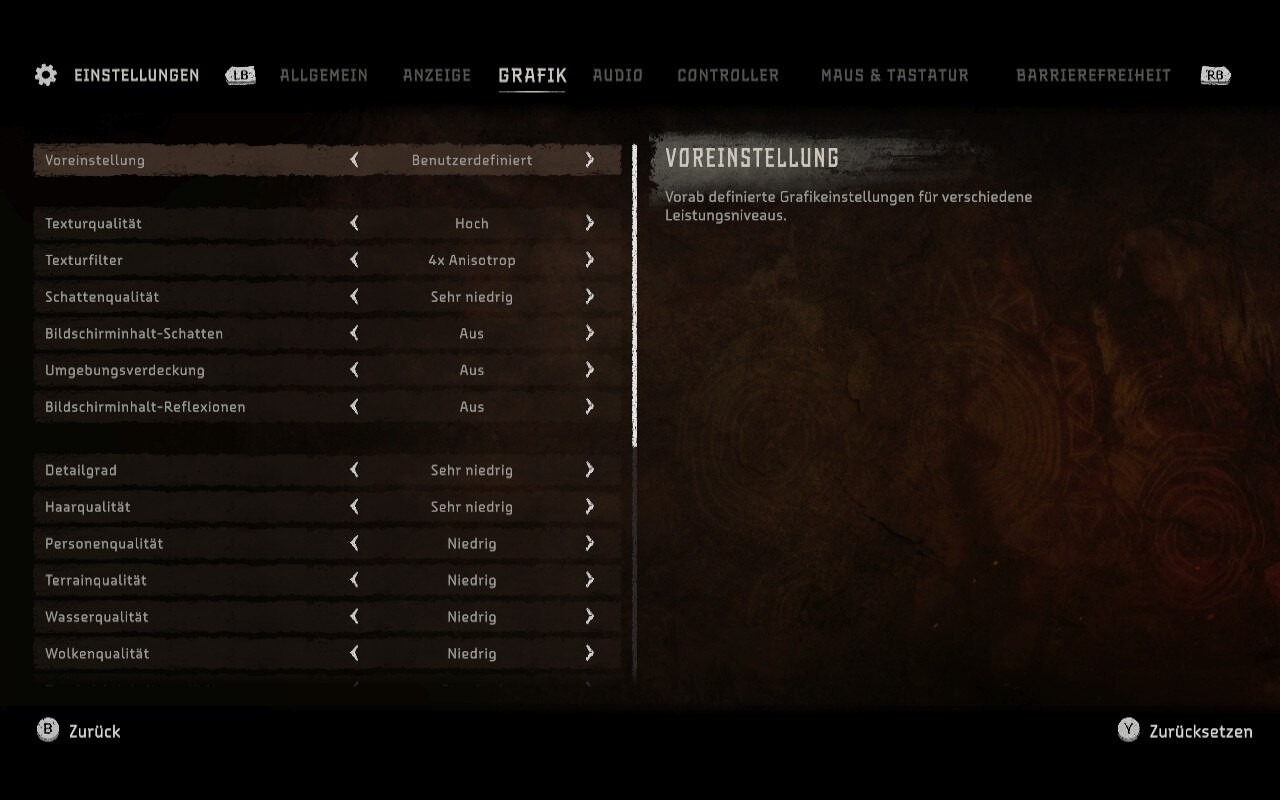
Task: Activate Bildschirminhalt-Reflexionen
Action: (x=589, y=406)
